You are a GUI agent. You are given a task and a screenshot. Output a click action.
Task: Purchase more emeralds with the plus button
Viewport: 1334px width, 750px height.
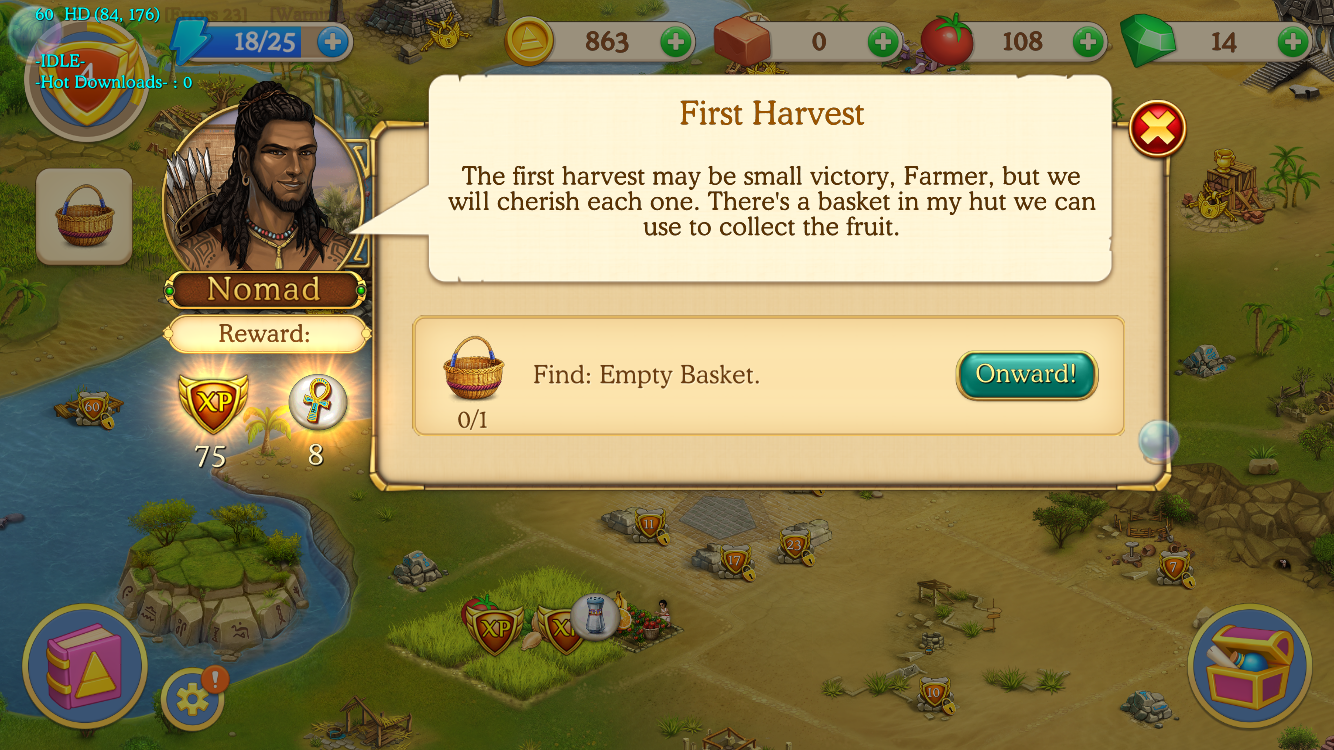click(1293, 42)
